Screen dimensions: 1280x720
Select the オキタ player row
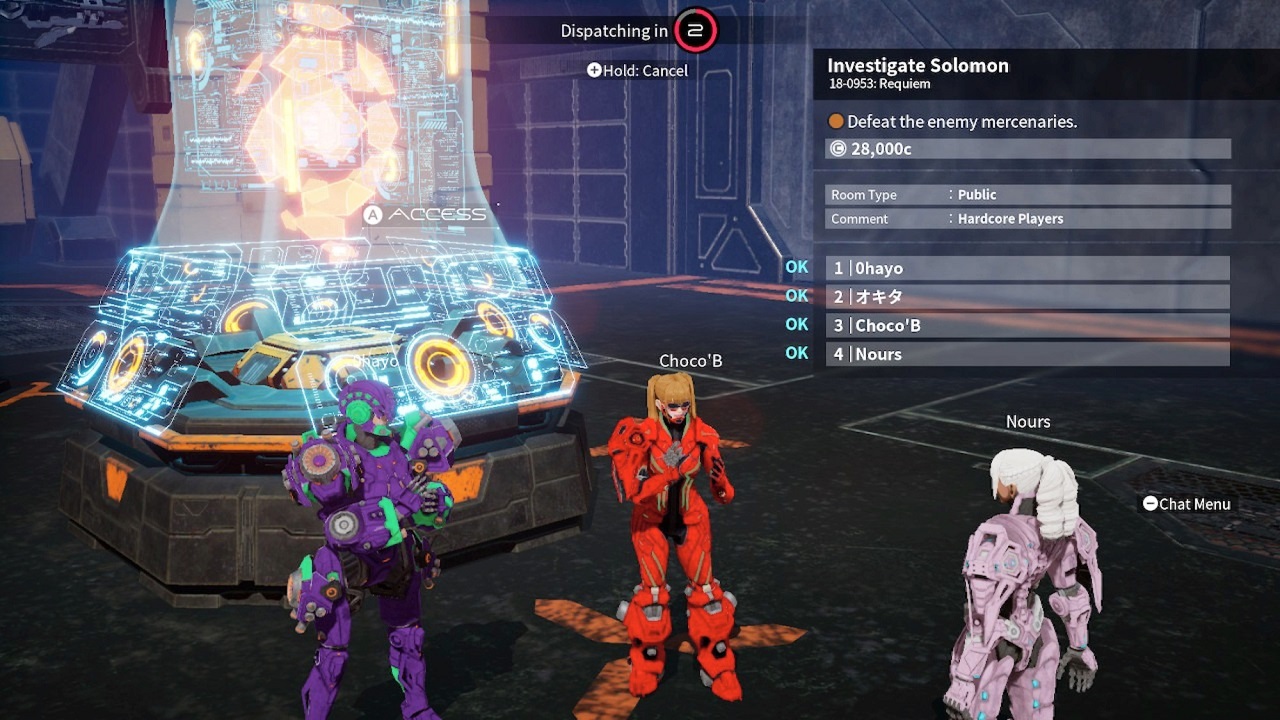pyautogui.click(x=1027, y=297)
